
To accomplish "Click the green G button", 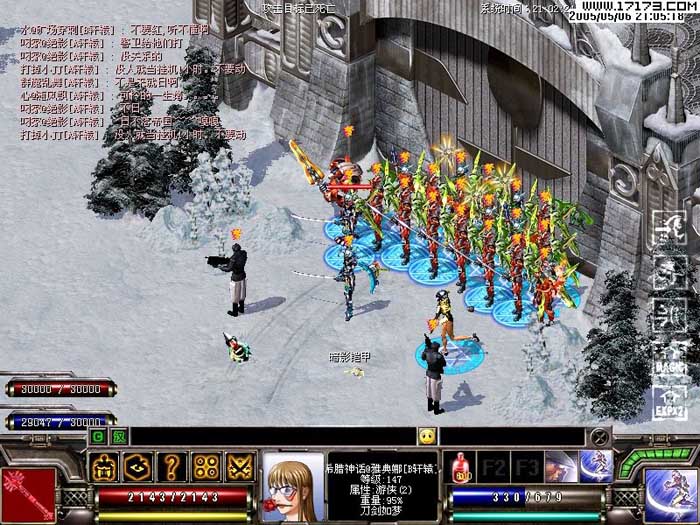I will click(98, 436).
